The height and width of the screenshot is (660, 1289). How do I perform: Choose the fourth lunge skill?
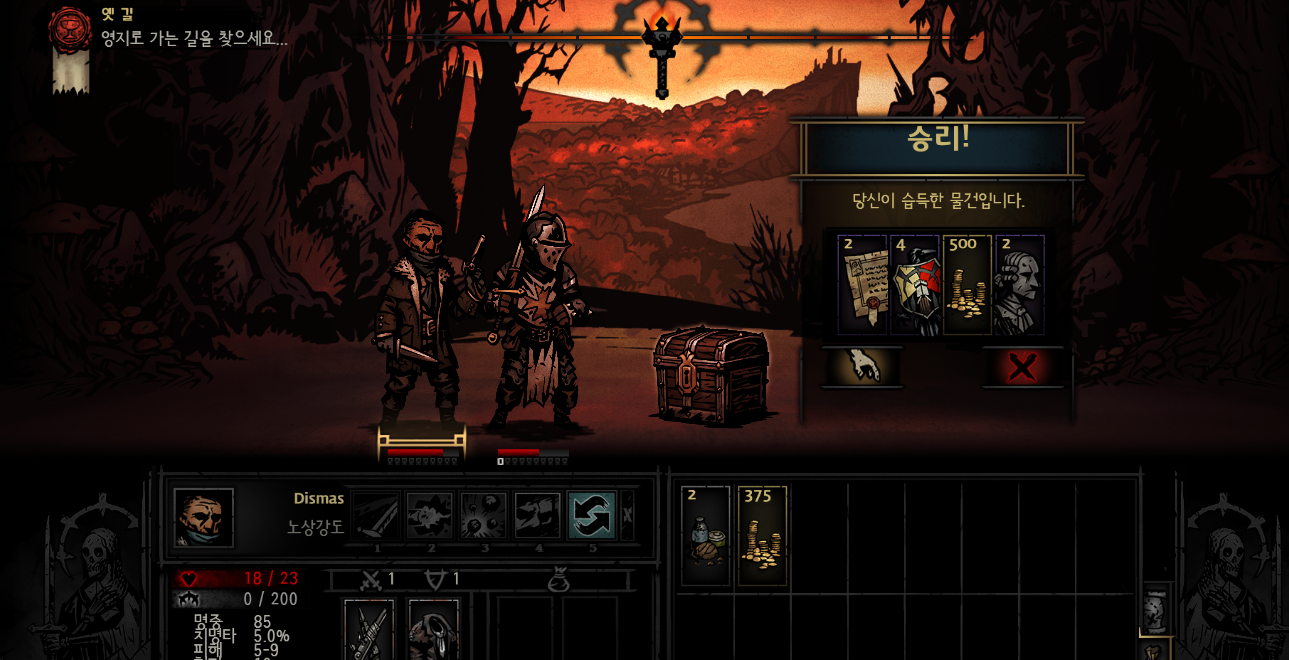pyautogui.click(x=538, y=516)
